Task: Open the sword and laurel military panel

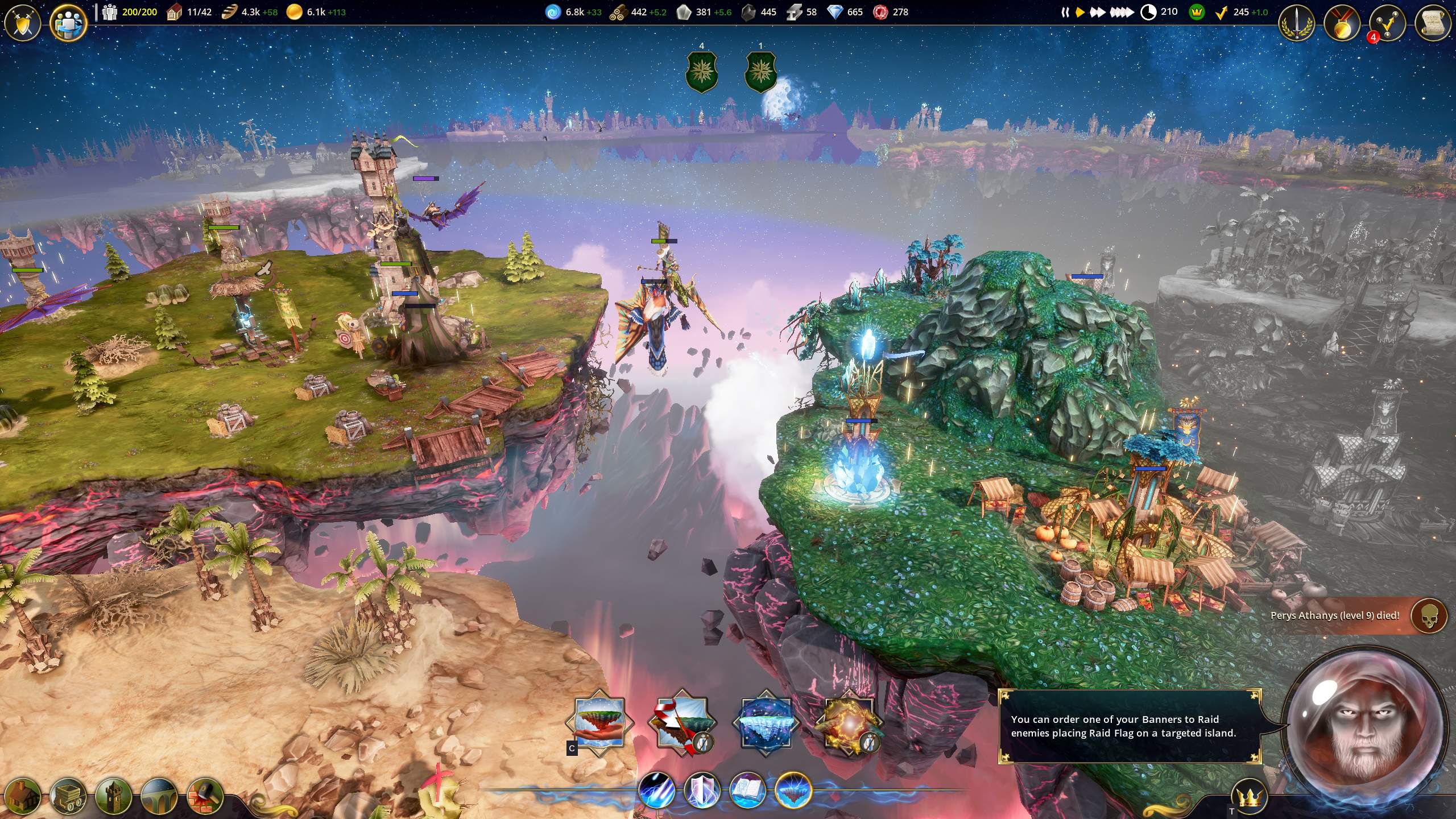Action: tap(1297, 23)
